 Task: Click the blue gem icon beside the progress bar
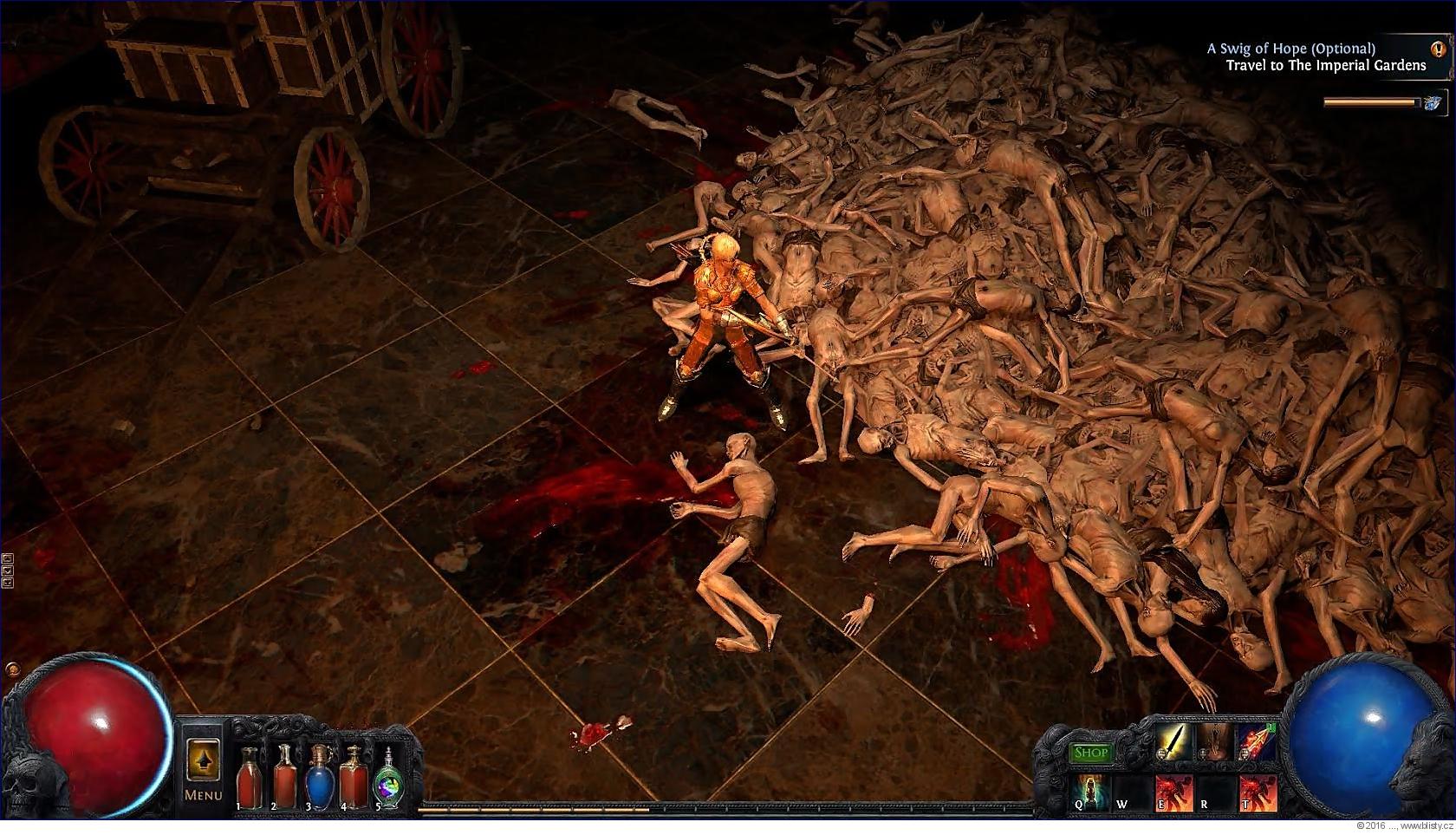[x=1432, y=103]
